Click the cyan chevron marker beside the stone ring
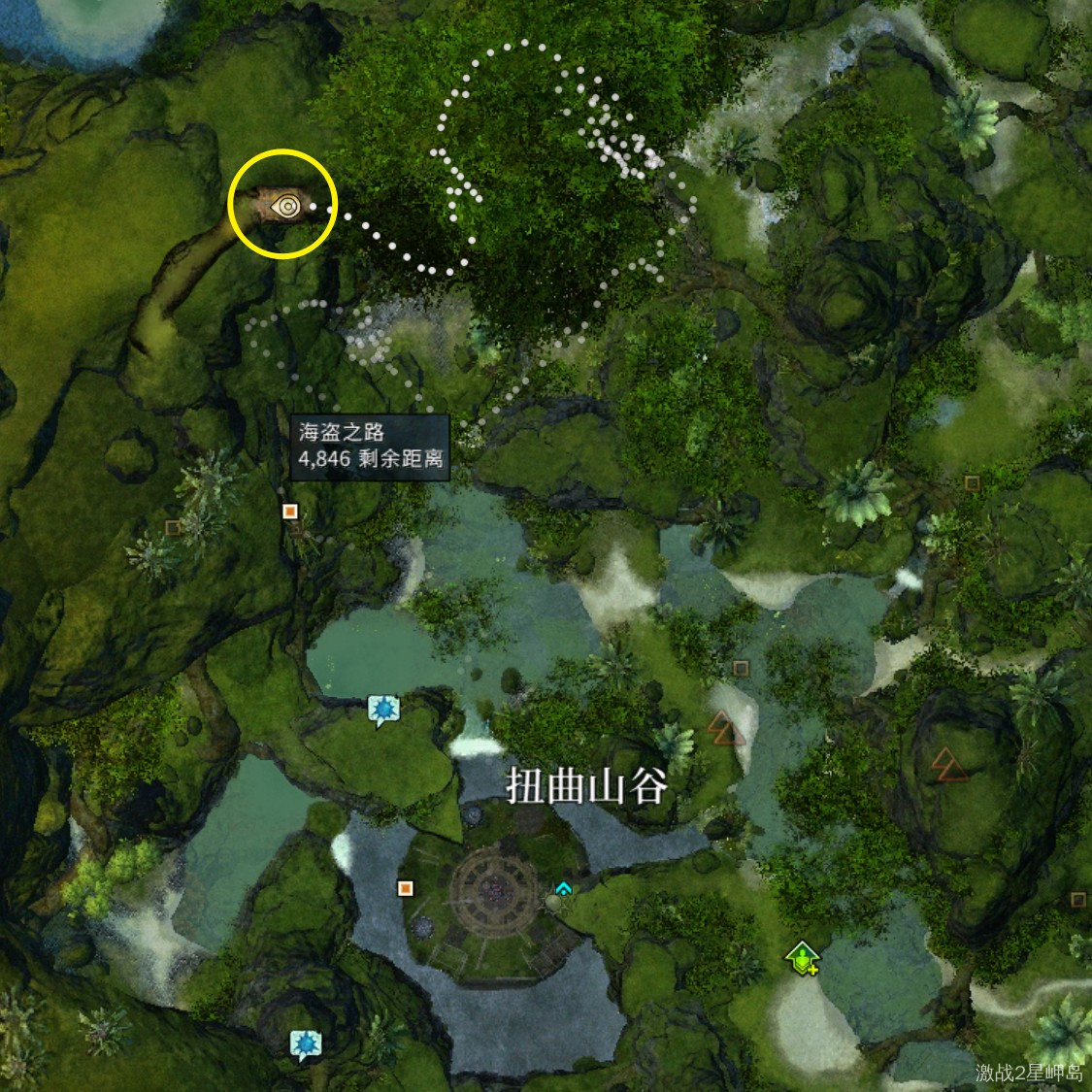This screenshot has width=1092, height=1092. tap(563, 888)
